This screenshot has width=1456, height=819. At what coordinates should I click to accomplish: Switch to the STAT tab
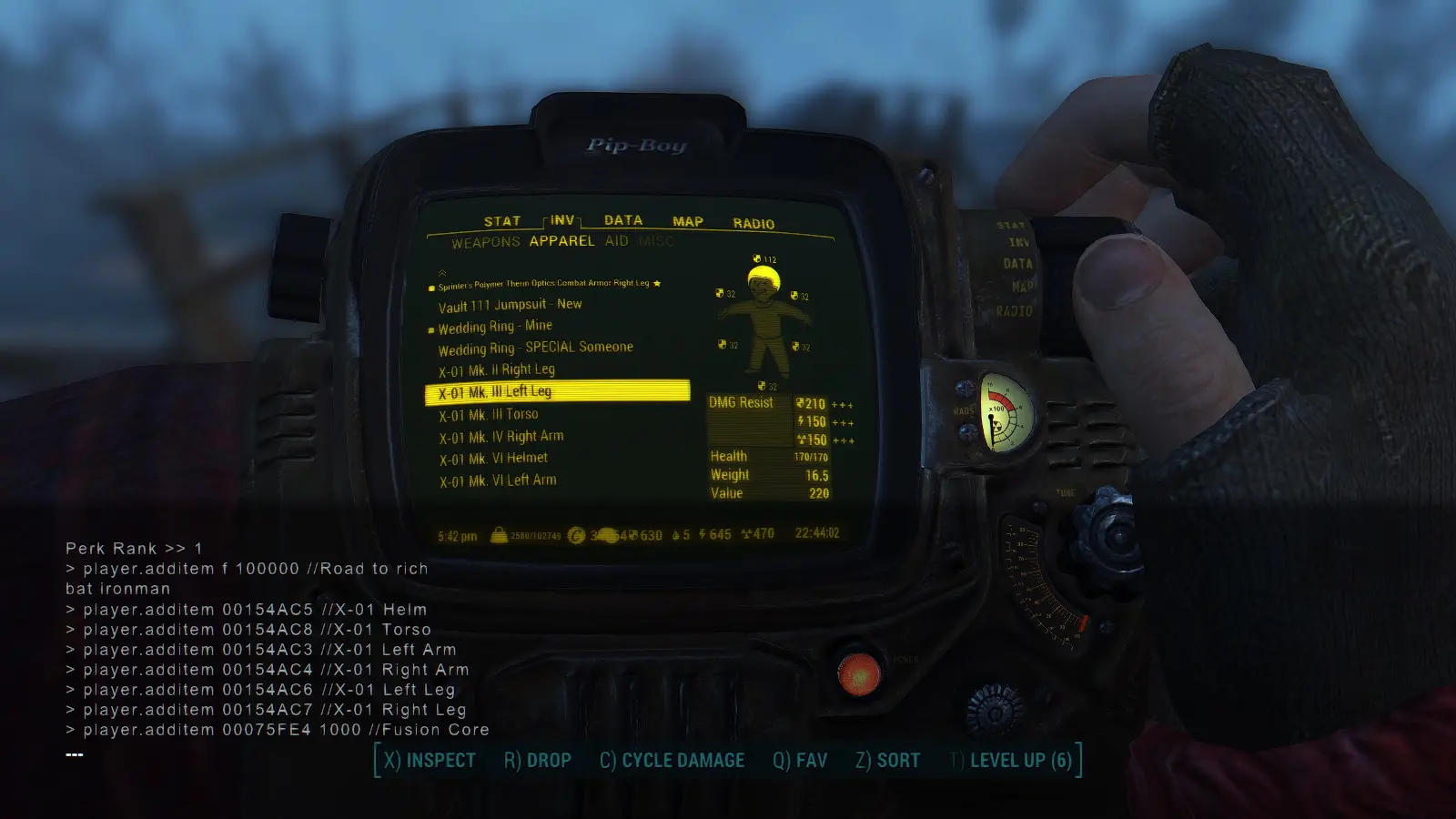501,221
